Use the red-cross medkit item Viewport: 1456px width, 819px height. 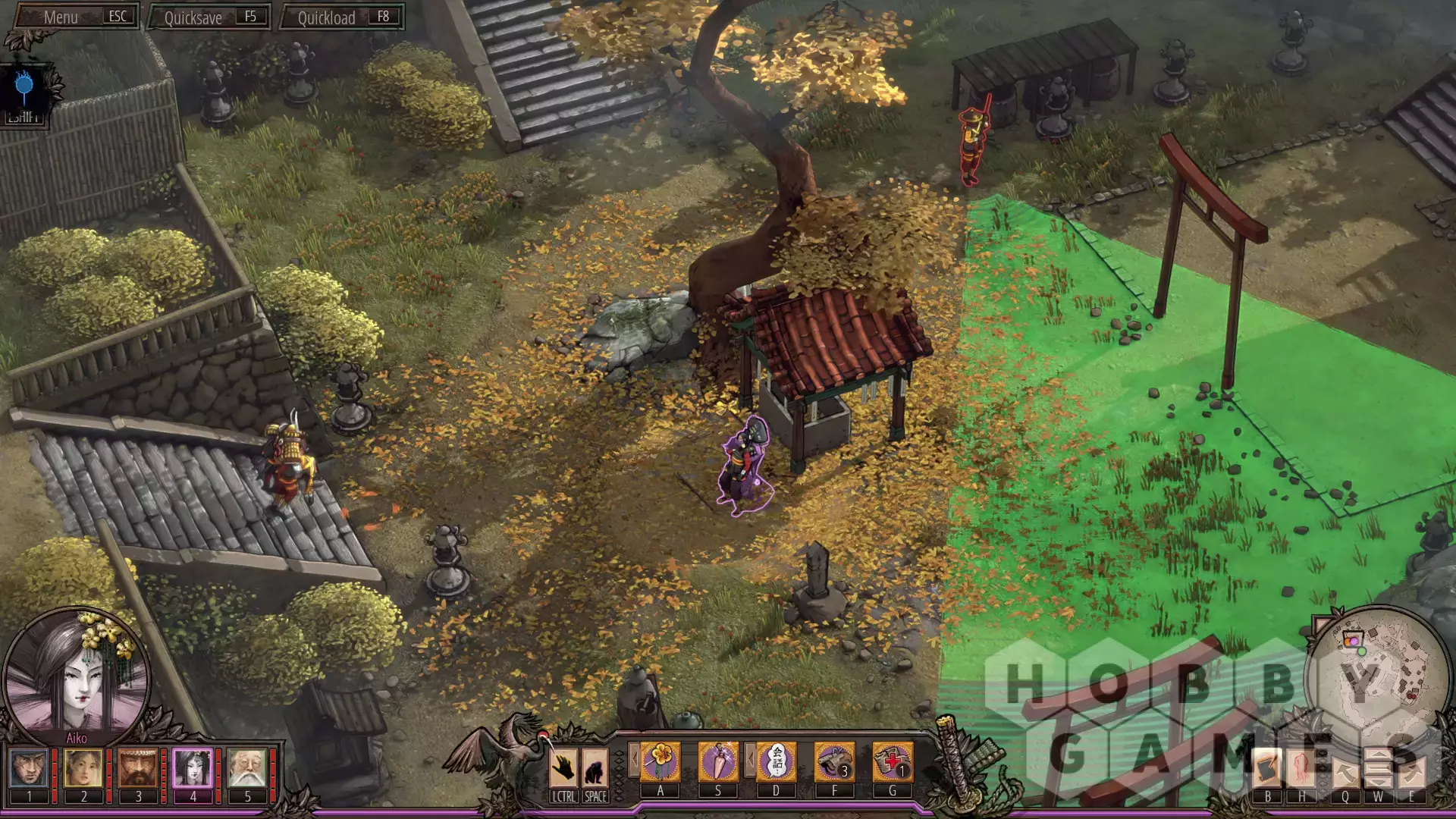pos(892,761)
